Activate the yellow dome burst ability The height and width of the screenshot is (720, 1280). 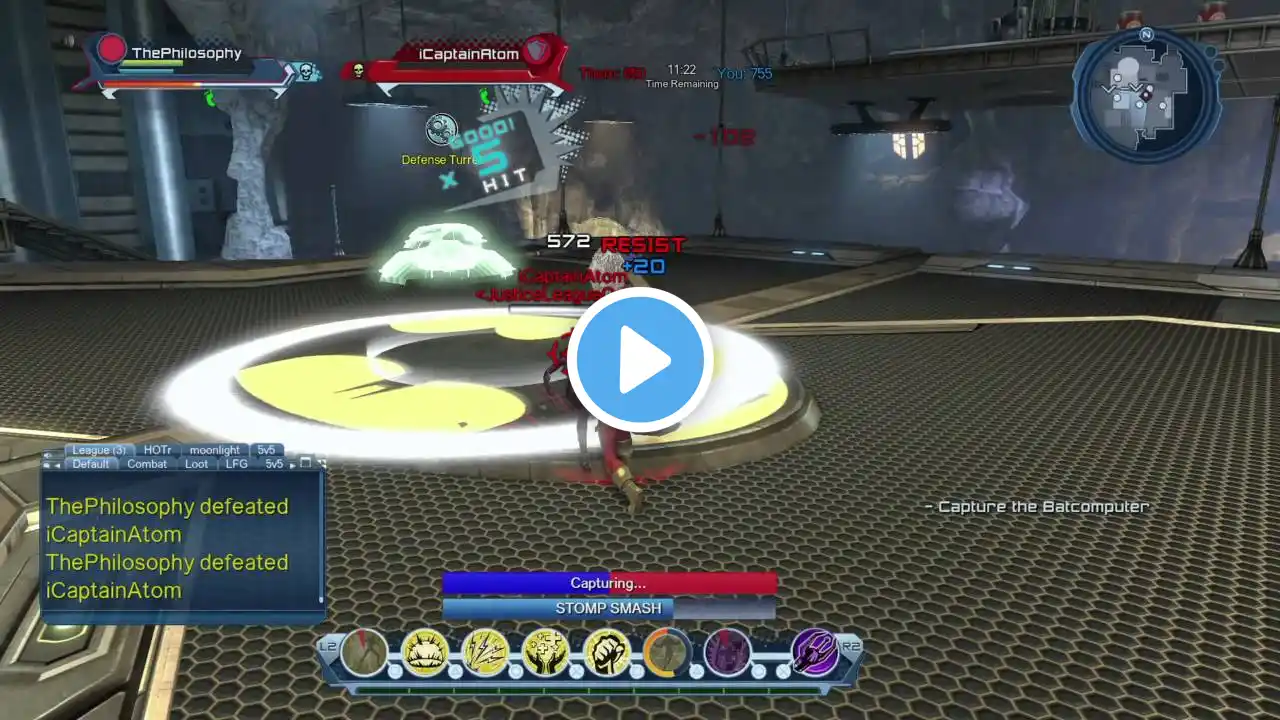[425, 653]
